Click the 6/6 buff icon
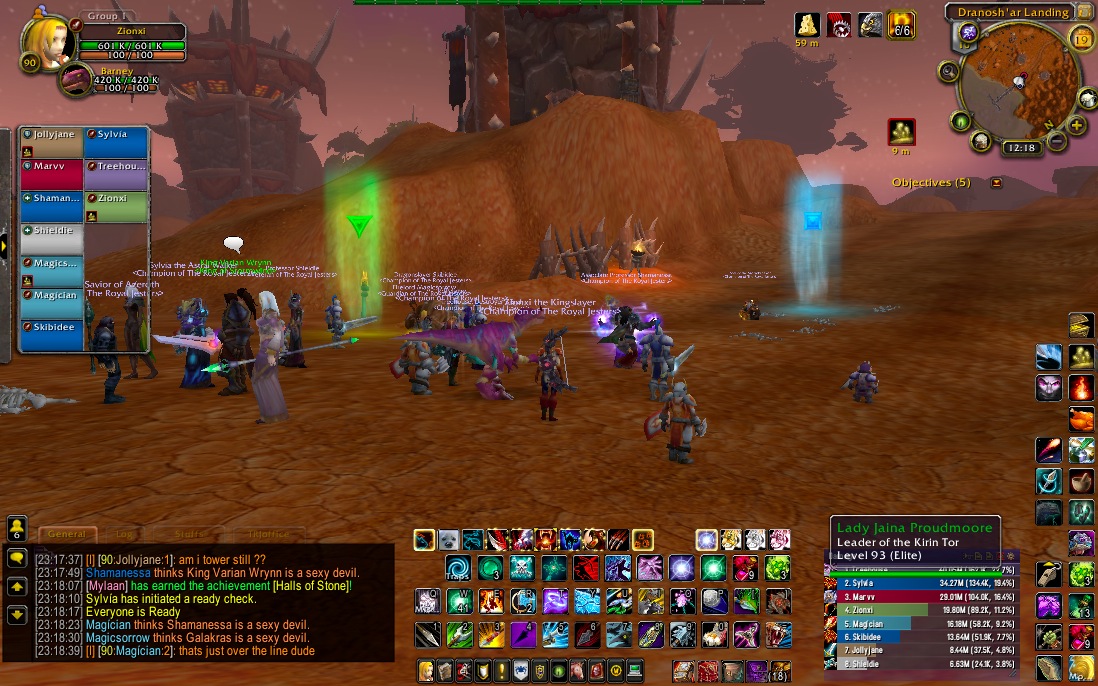This screenshot has height=686, width=1098. tap(902, 25)
